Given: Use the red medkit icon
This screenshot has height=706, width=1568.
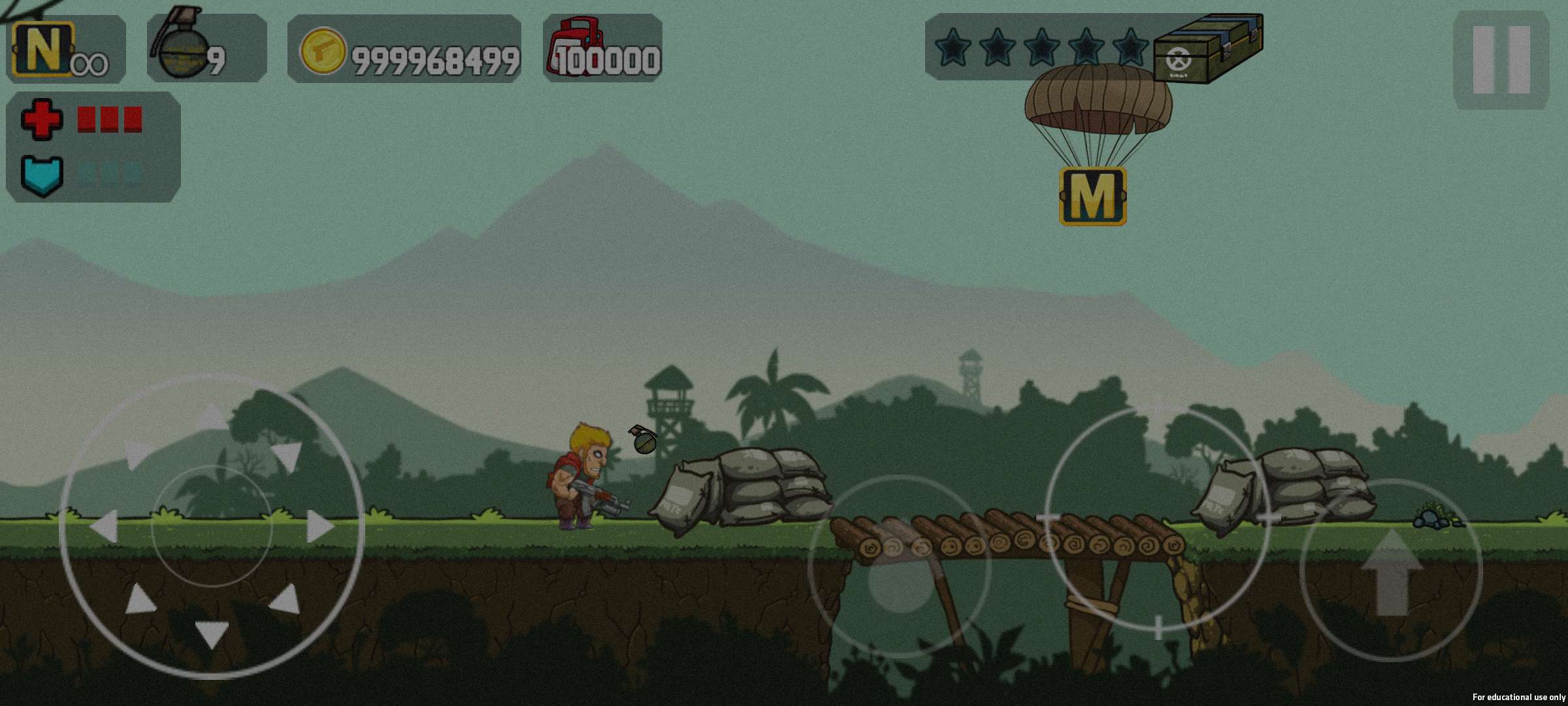Looking at the screenshot, I should [x=571, y=47].
